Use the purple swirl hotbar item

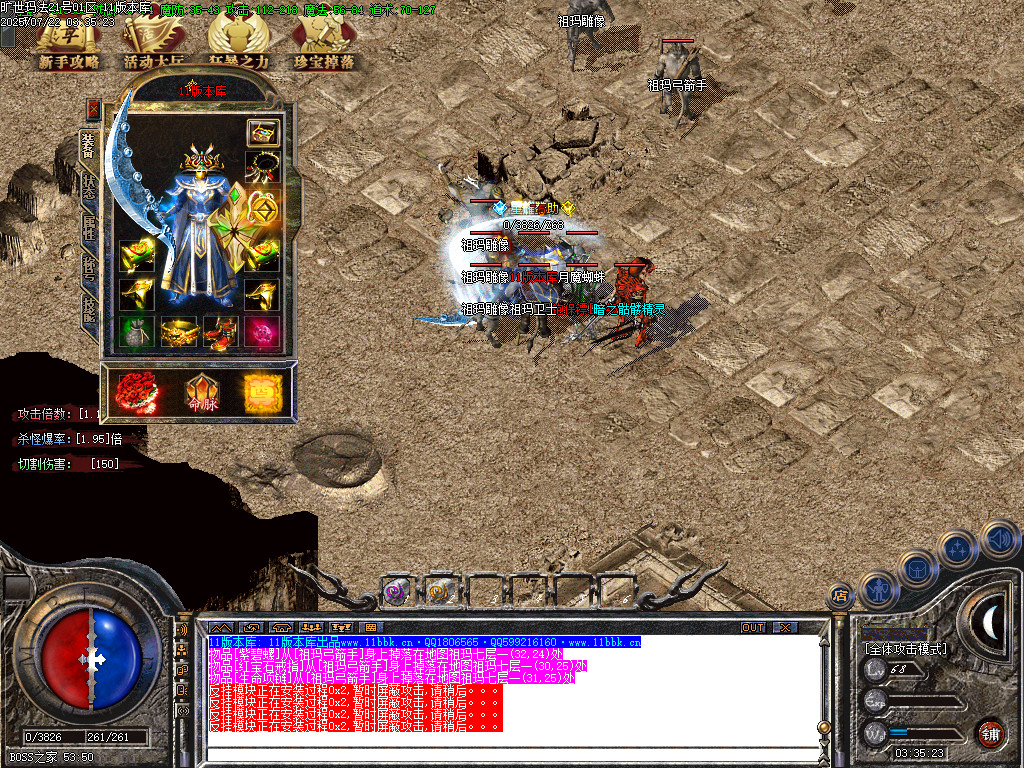coord(396,592)
